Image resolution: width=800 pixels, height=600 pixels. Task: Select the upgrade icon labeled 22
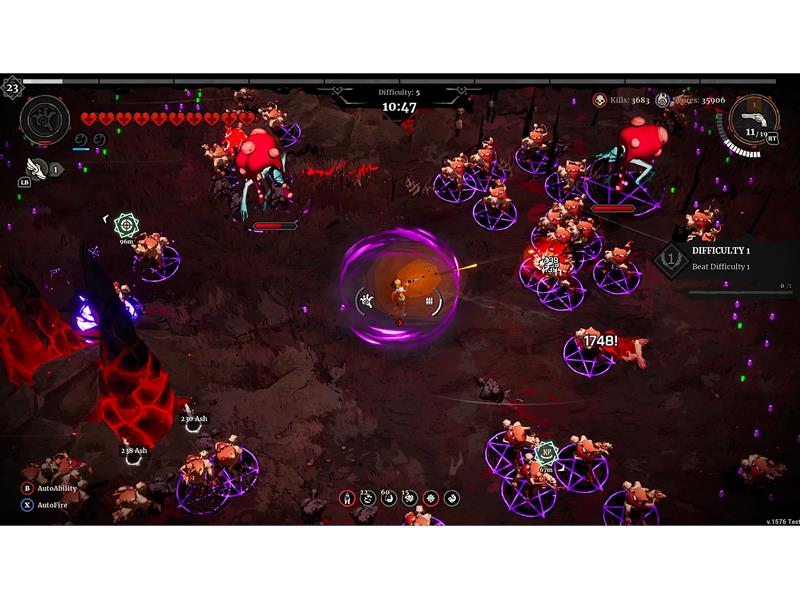pyautogui.click(x=368, y=498)
